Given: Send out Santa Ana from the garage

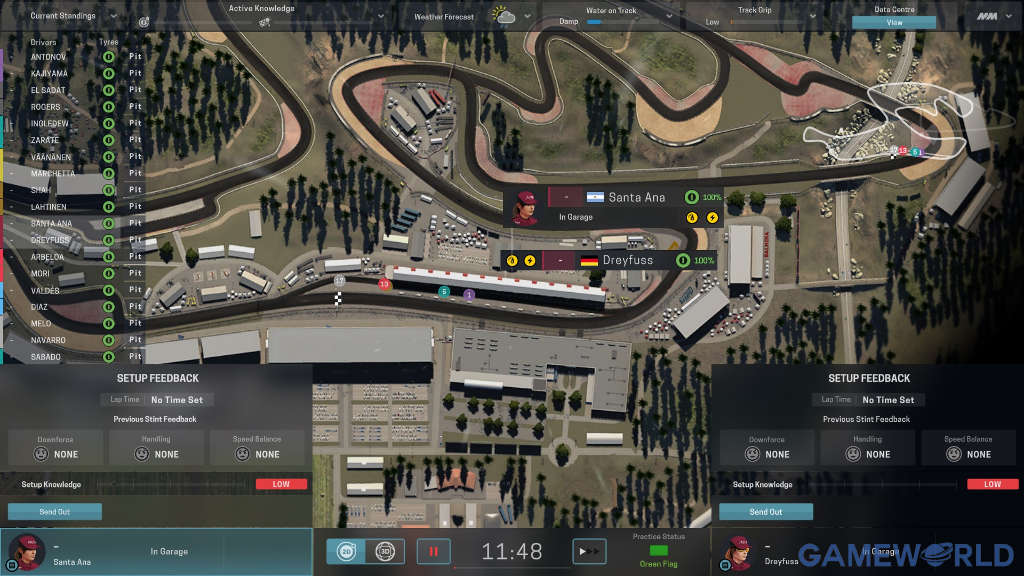Looking at the screenshot, I should (x=55, y=511).
